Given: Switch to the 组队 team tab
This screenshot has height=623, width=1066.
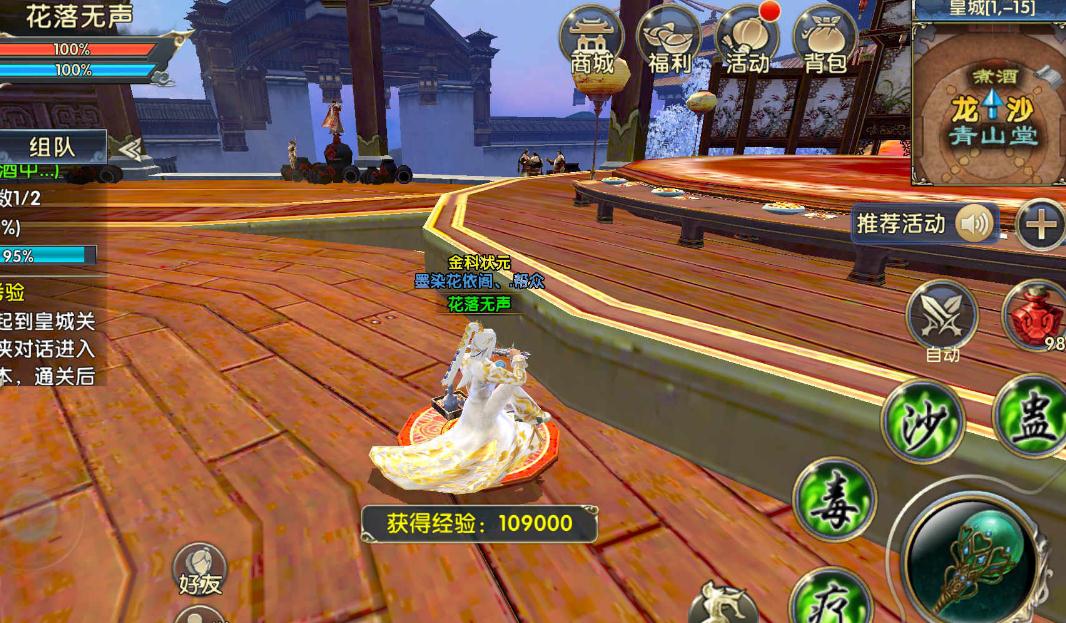Looking at the screenshot, I should (52, 147).
